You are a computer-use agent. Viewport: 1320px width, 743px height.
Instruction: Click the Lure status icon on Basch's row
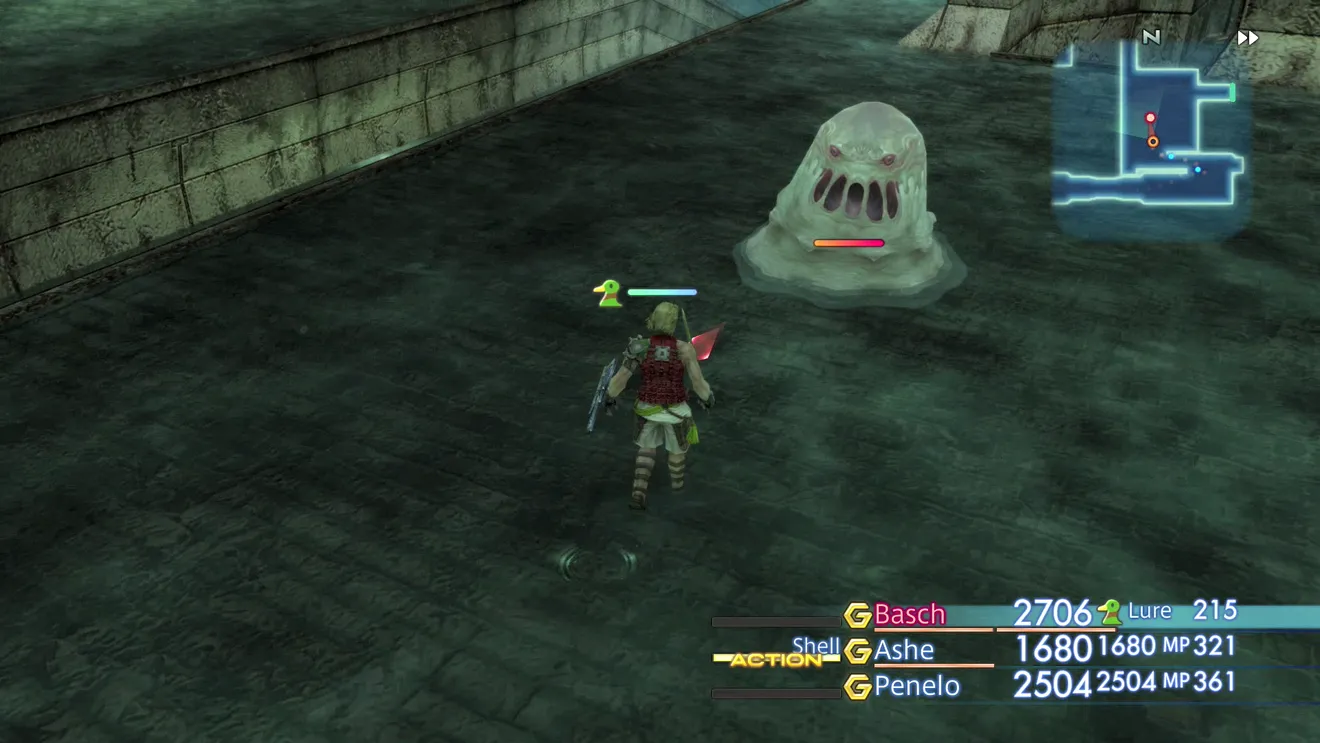(x=1109, y=611)
